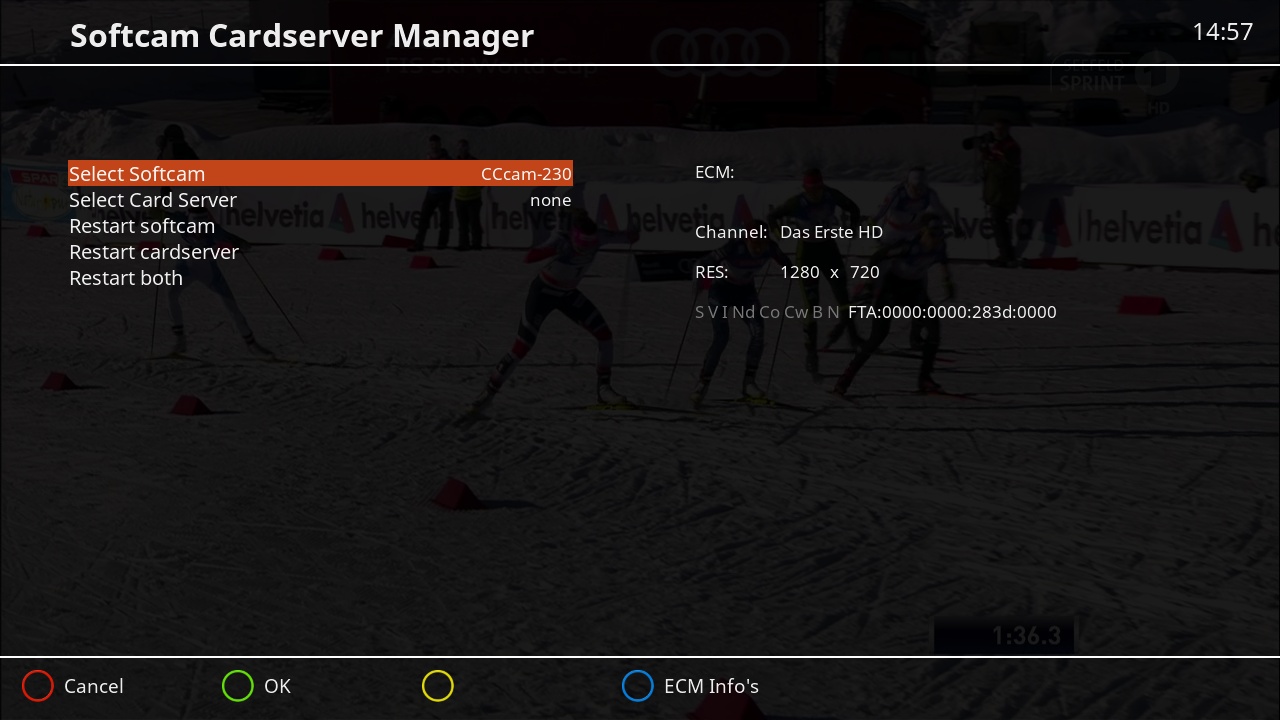Click the Nd status flag indicator
The height and width of the screenshot is (720, 1280).
click(x=744, y=312)
